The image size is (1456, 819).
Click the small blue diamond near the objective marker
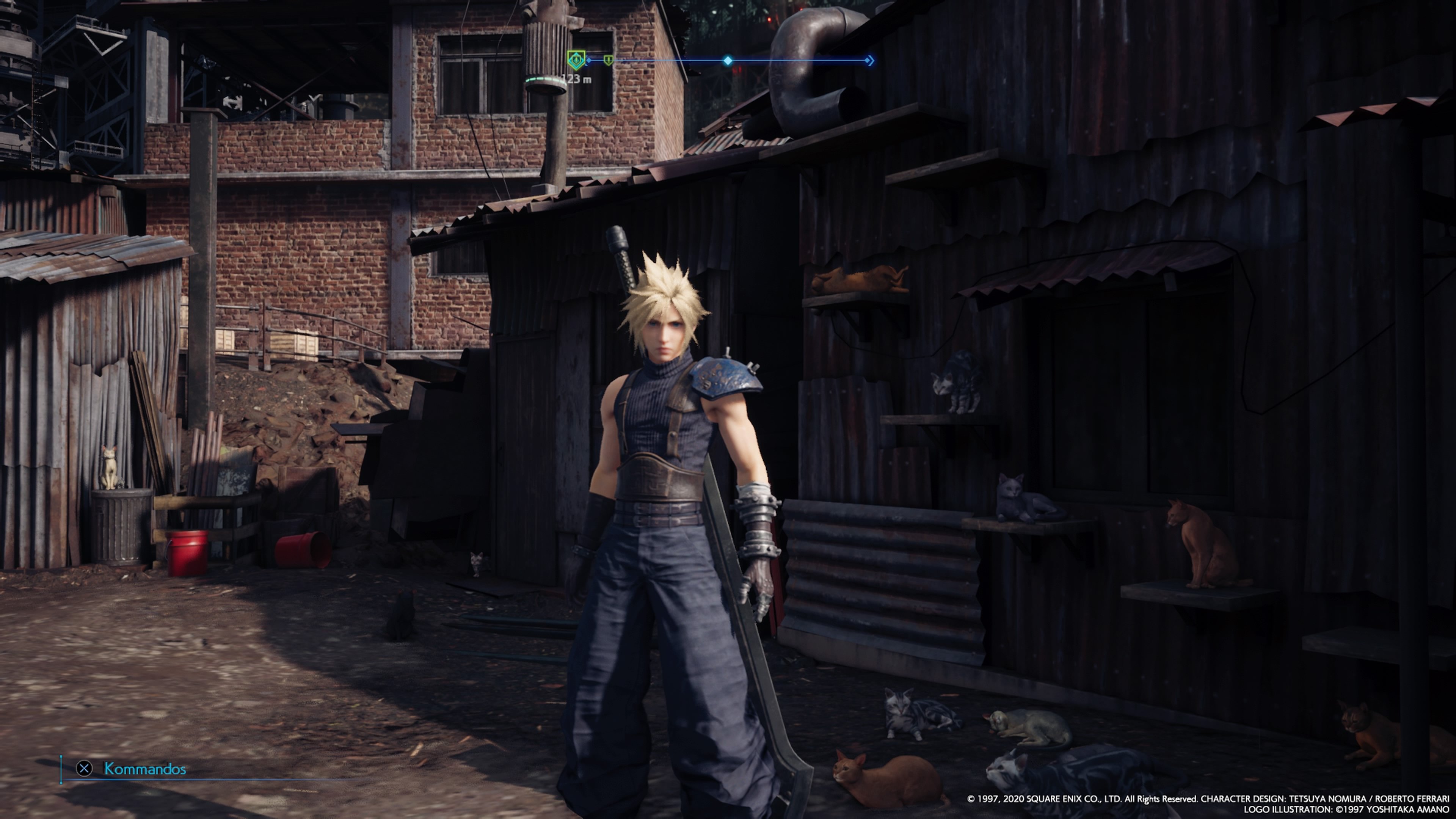click(x=588, y=60)
